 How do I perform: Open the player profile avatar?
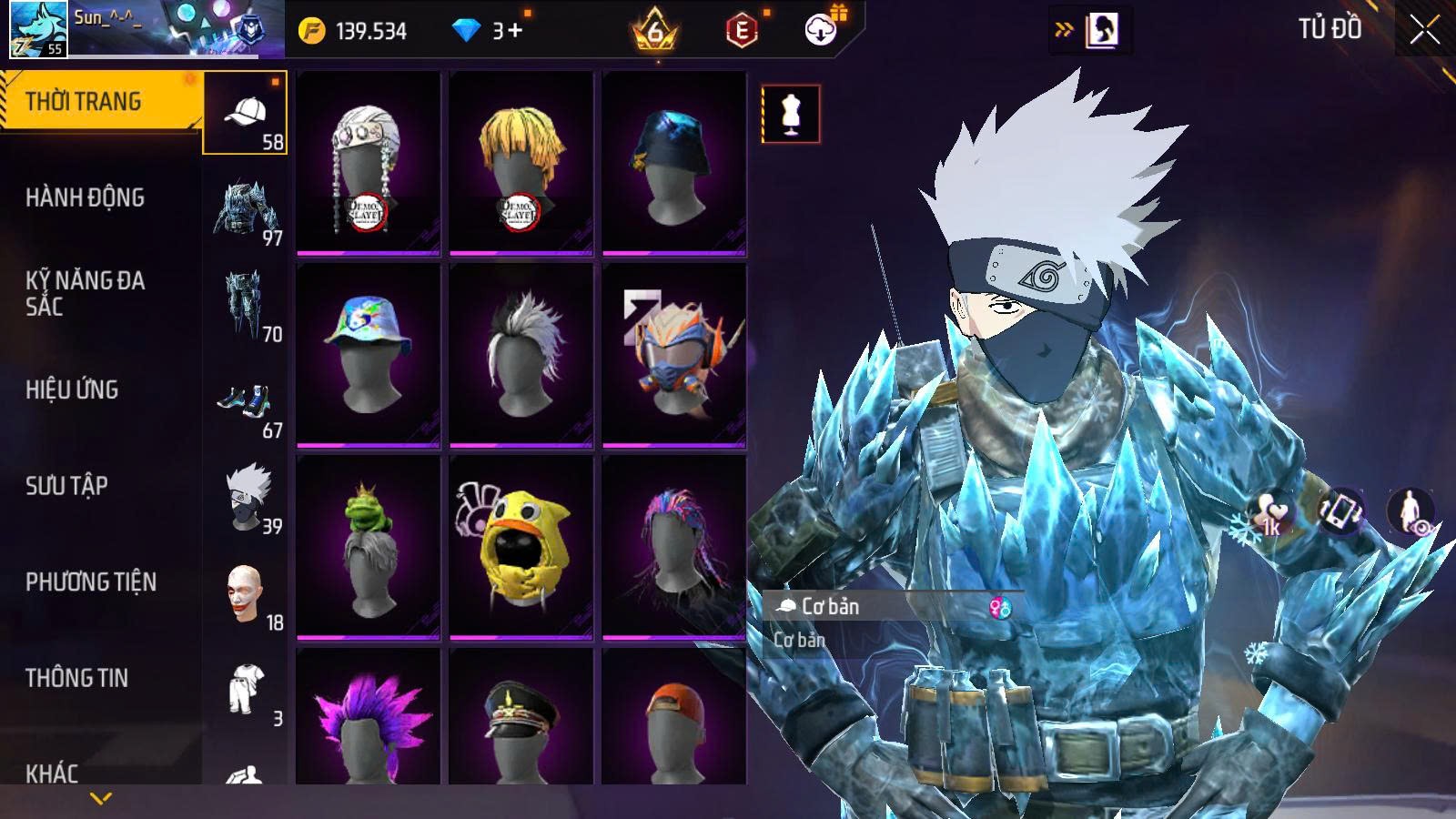coord(38,29)
